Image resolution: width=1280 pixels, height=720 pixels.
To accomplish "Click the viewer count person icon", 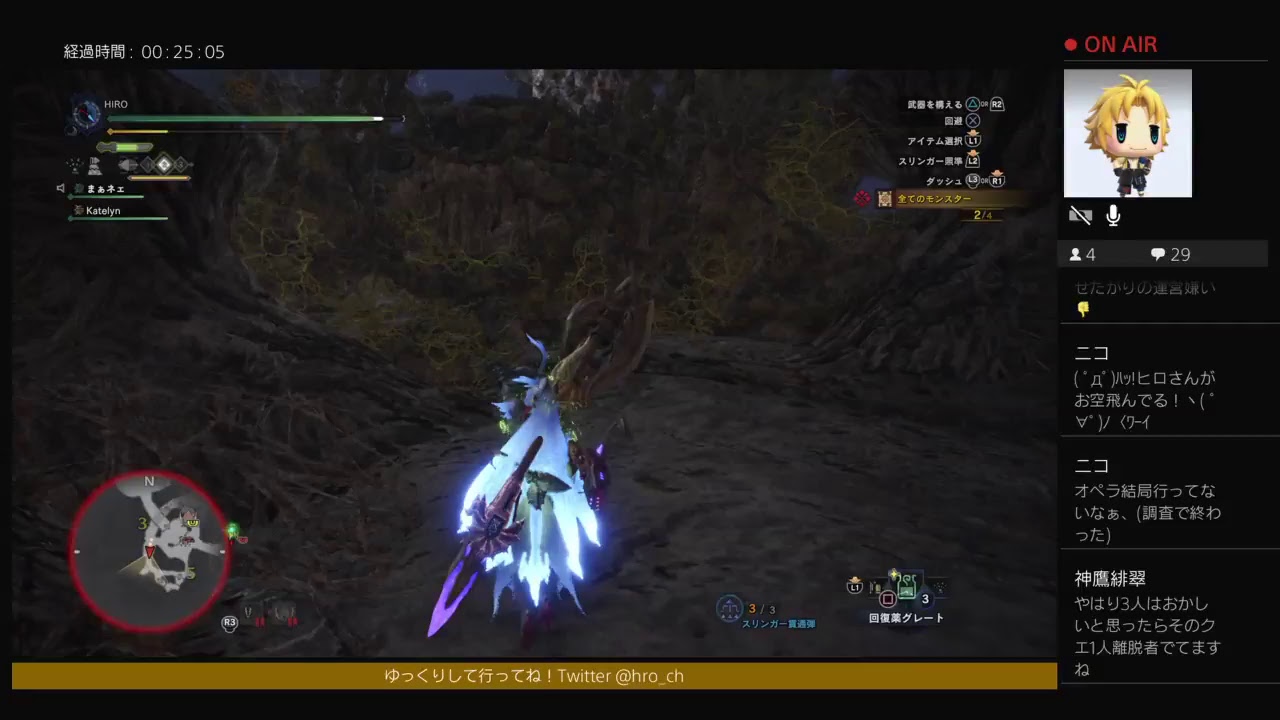I will (1078, 254).
